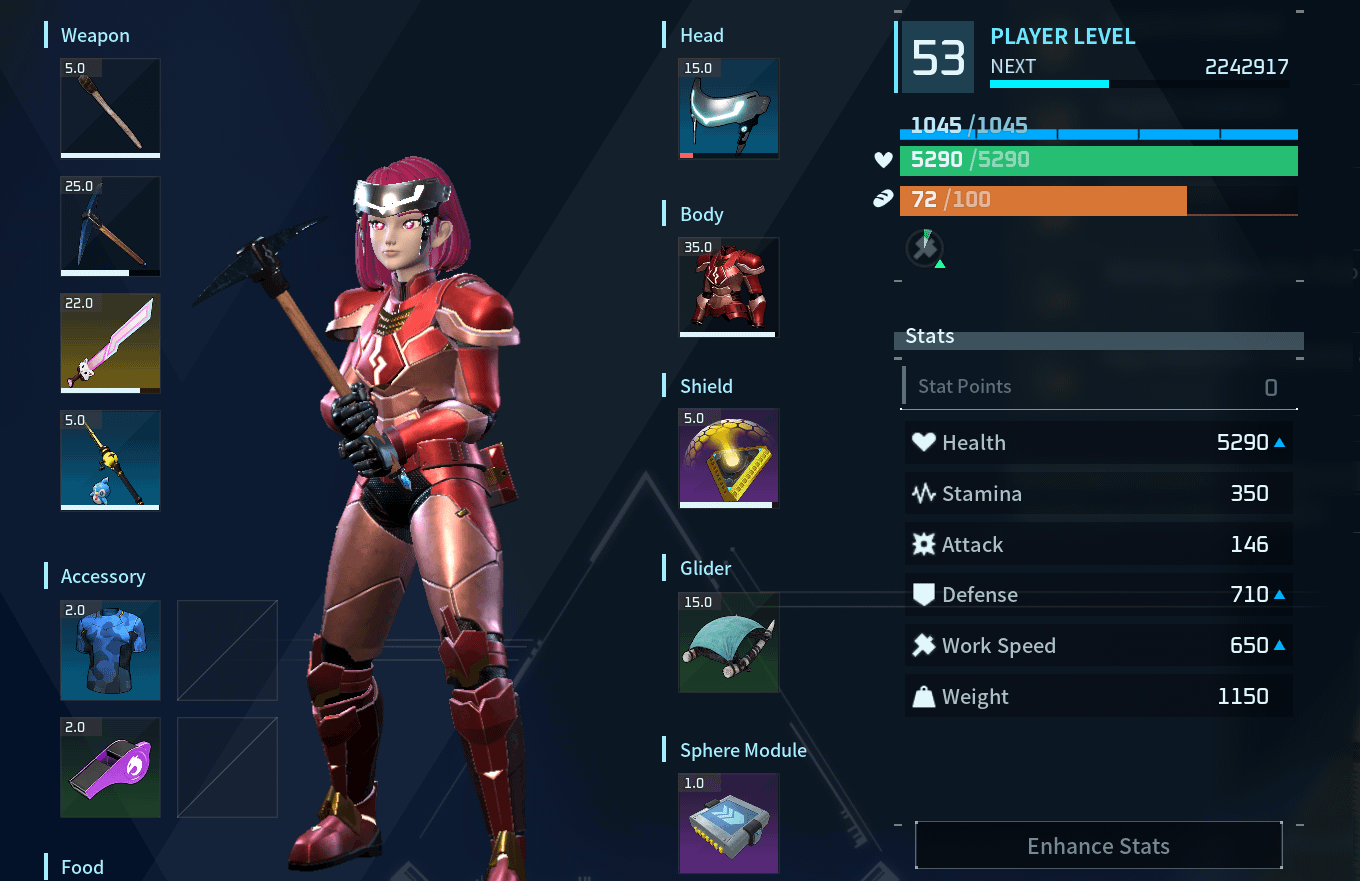Select the yellow grappling gun weapon slot
Image resolution: width=1360 pixels, height=881 pixels.
click(x=110, y=460)
